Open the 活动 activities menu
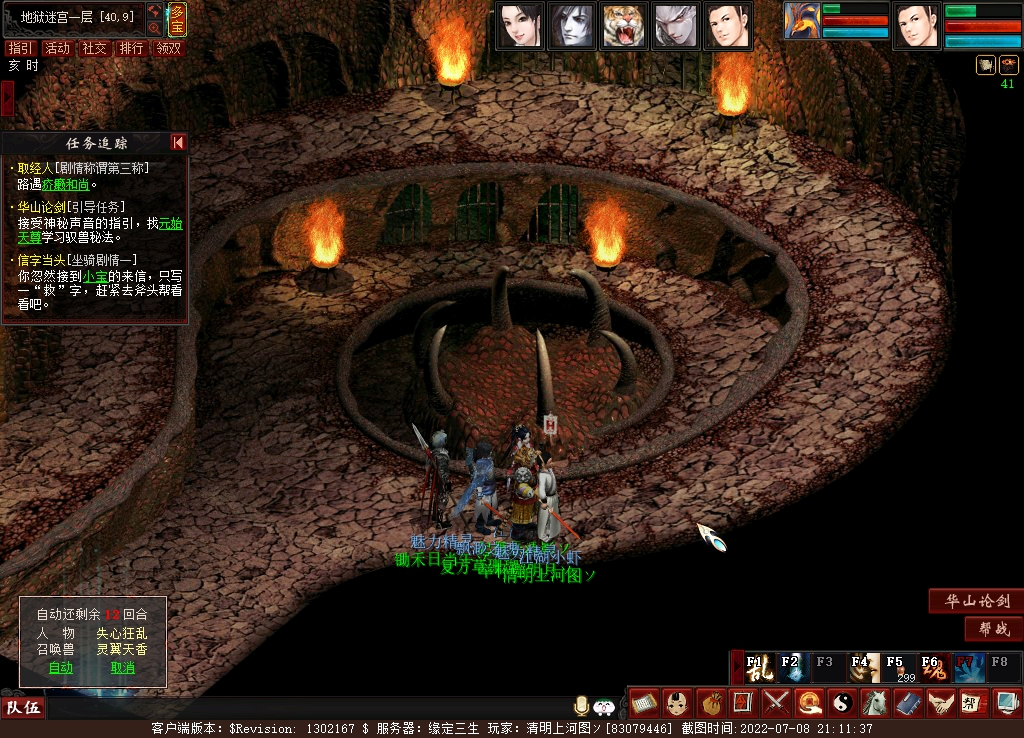This screenshot has height=738, width=1024. [57, 48]
